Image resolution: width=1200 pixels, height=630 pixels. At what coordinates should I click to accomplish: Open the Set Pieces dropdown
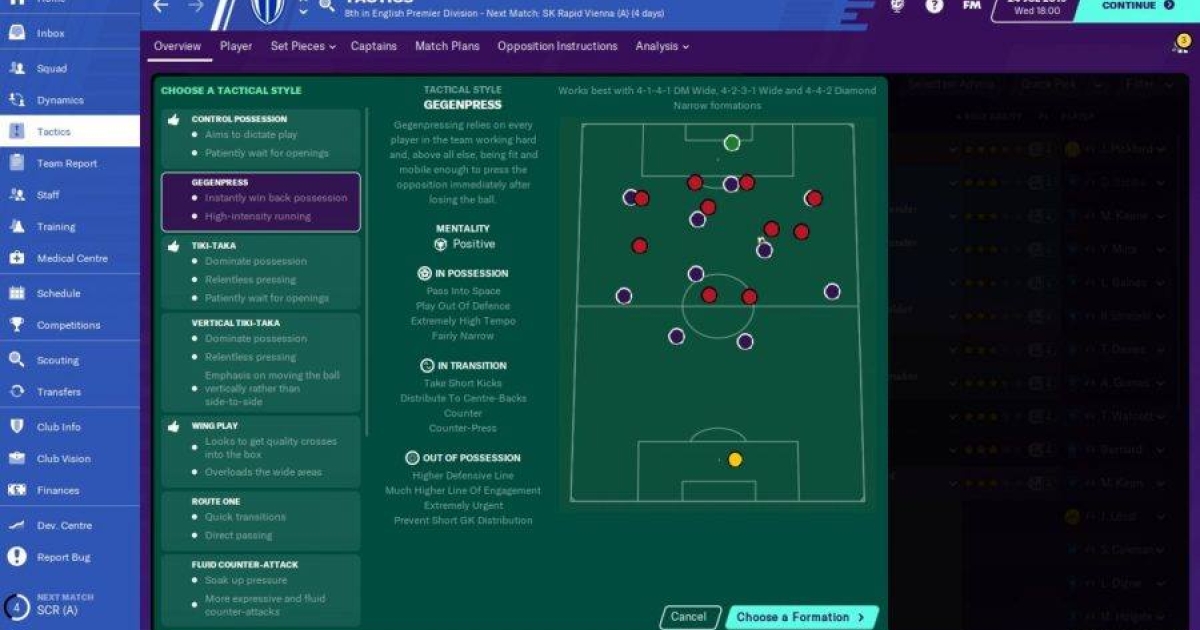point(302,46)
